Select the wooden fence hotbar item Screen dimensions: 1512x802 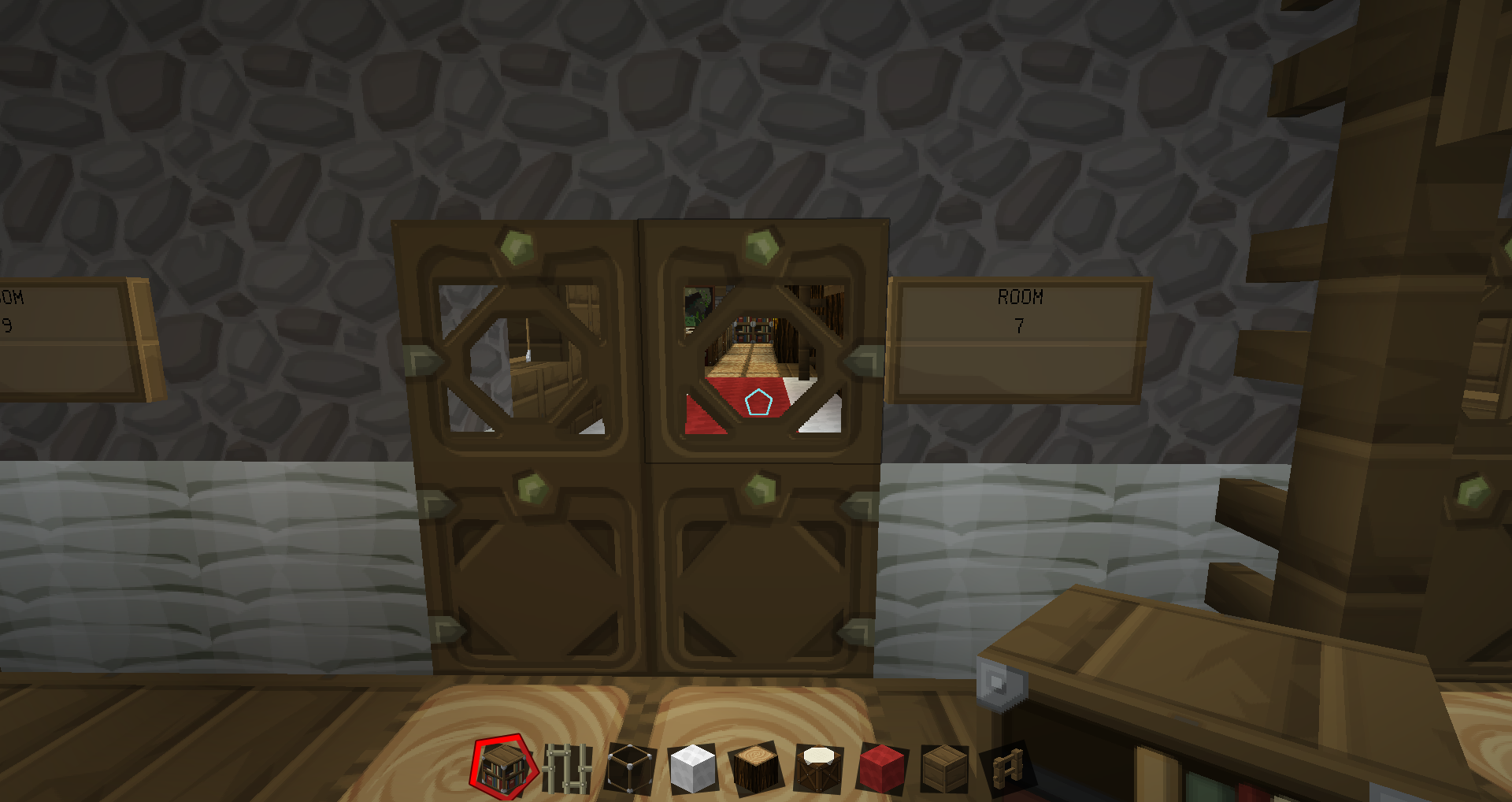(x=1007, y=768)
